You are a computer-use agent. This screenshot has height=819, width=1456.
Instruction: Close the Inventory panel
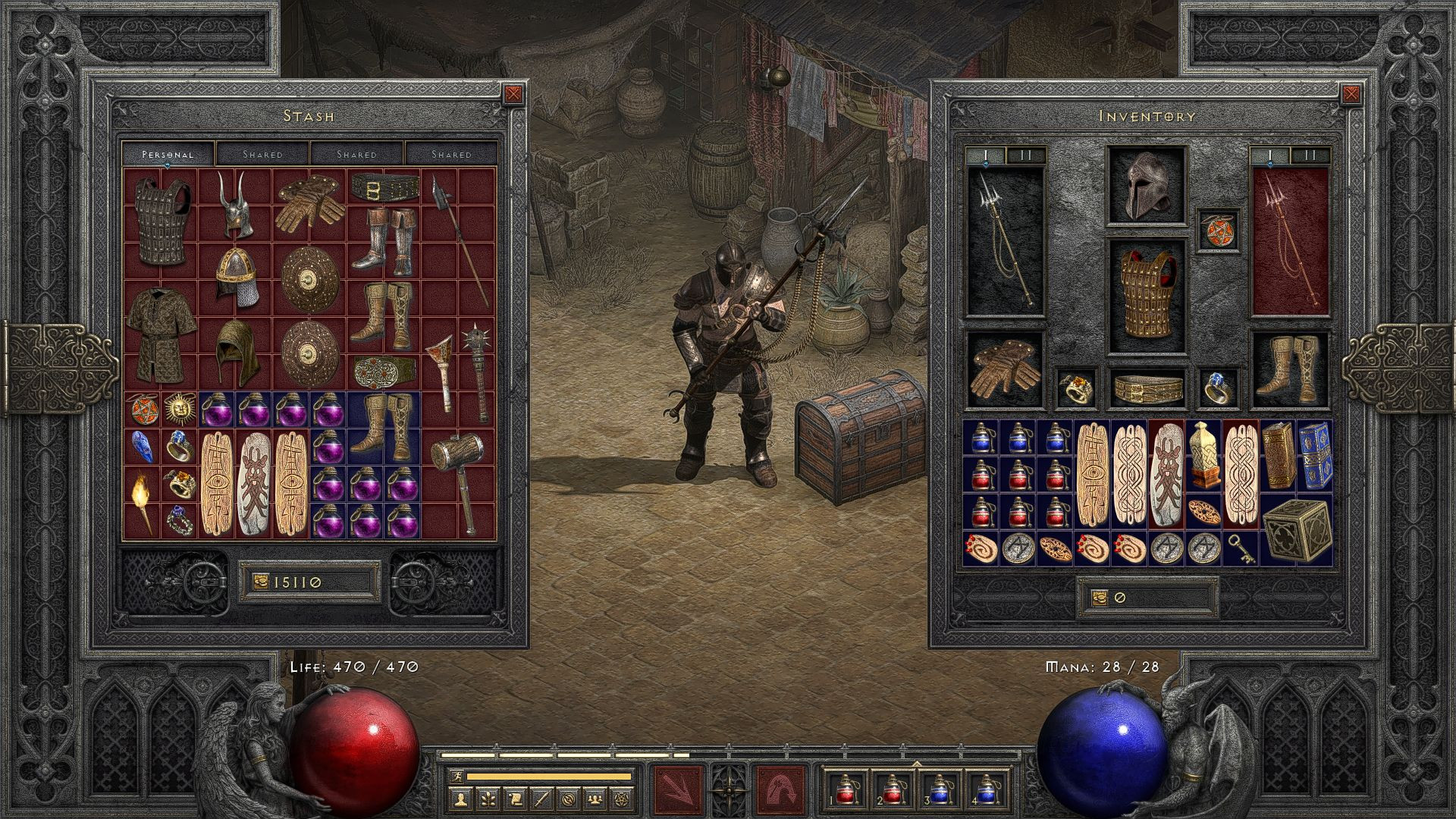(x=1351, y=94)
